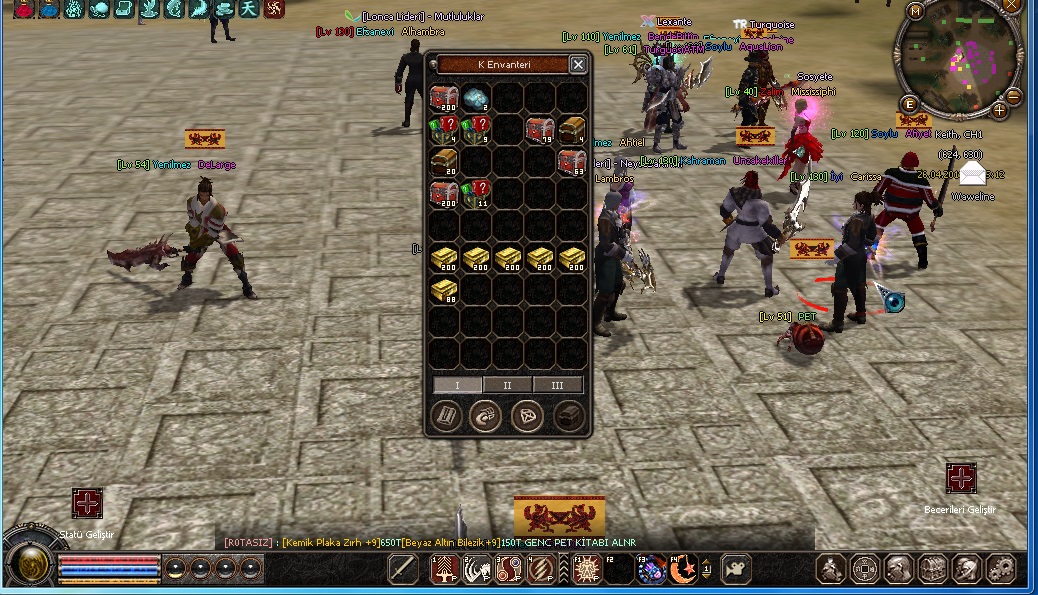Image resolution: width=1038 pixels, height=595 pixels.
Task: Close the K Envanteri window
Action: tap(578, 65)
